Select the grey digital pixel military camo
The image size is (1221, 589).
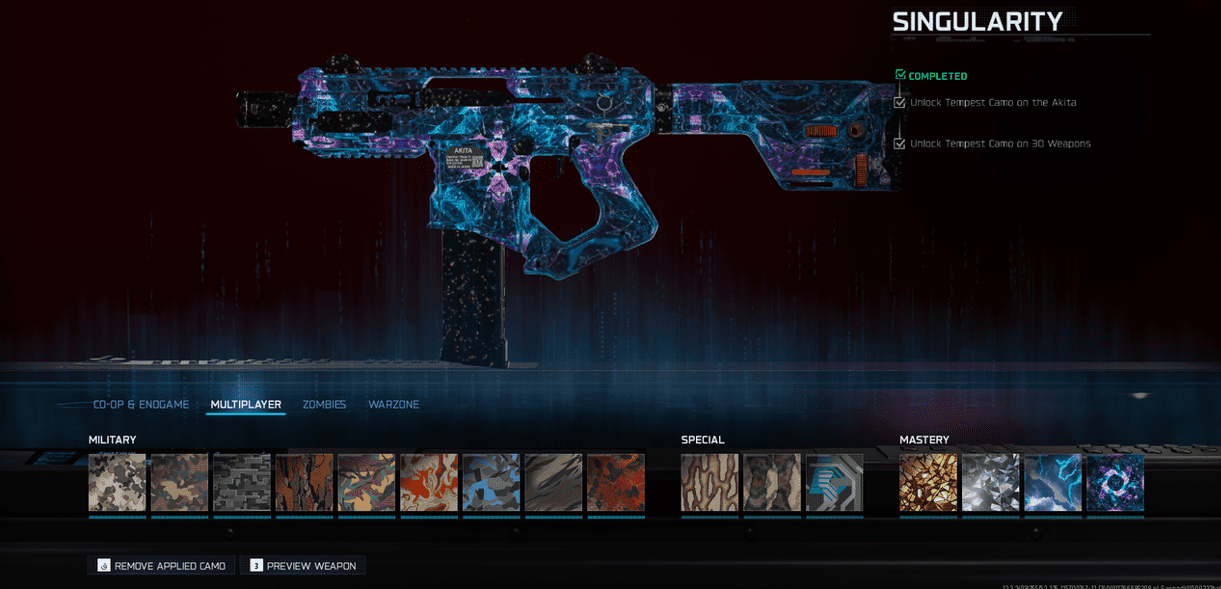tap(242, 483)
